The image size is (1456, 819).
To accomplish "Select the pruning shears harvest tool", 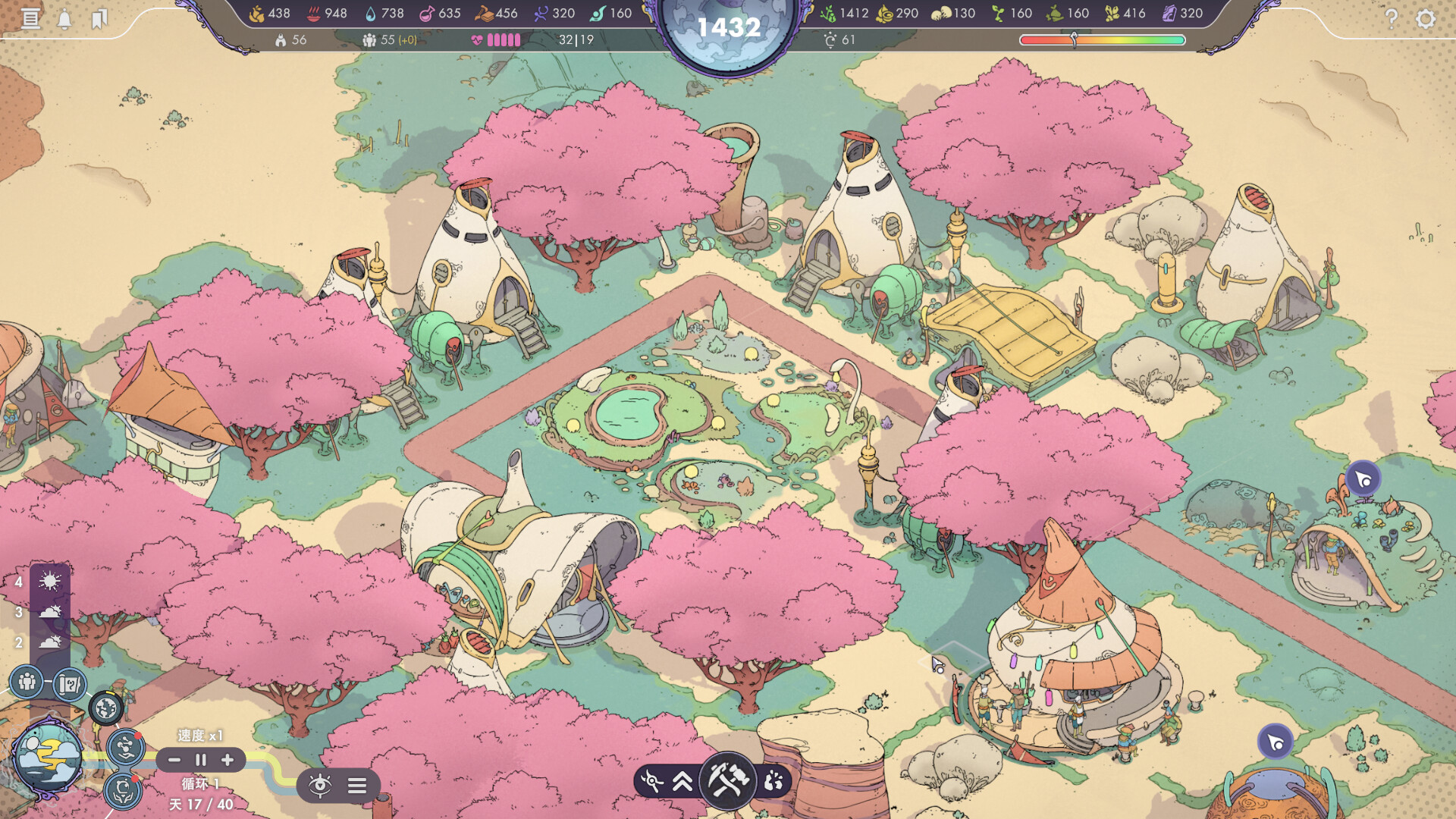I will point(651,780).
